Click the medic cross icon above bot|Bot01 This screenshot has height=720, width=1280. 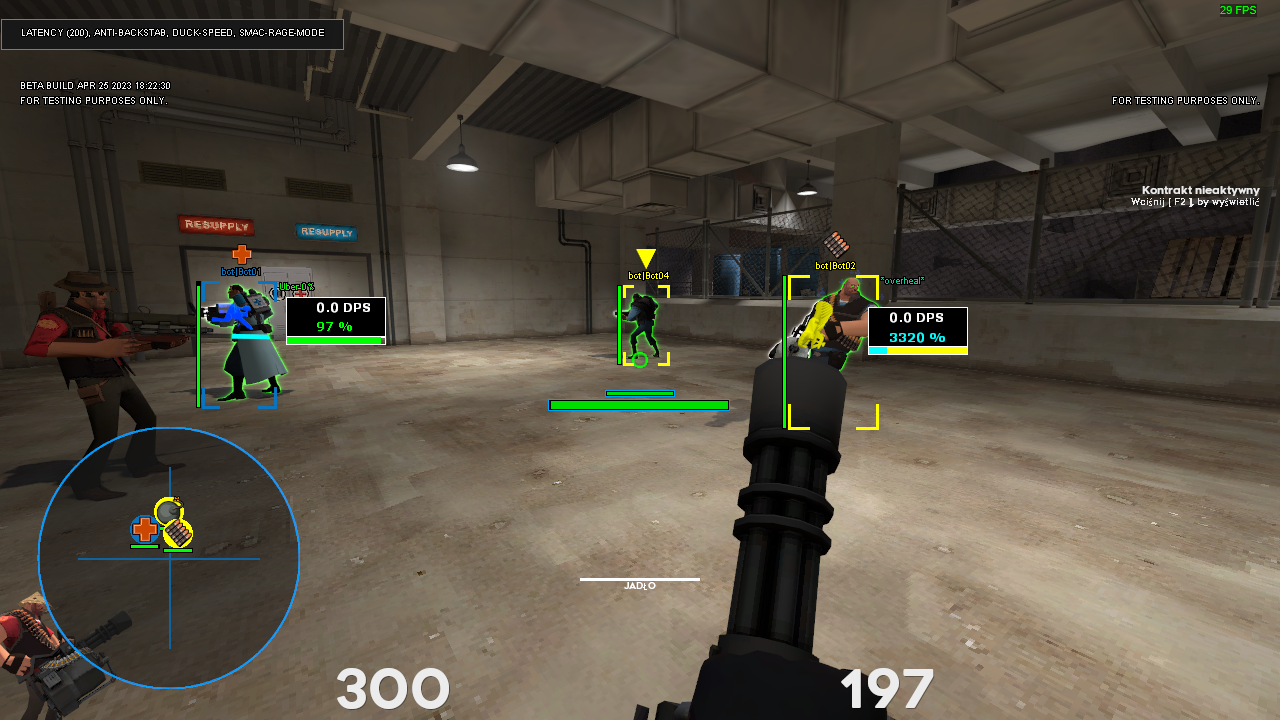(x=240, y=255)
